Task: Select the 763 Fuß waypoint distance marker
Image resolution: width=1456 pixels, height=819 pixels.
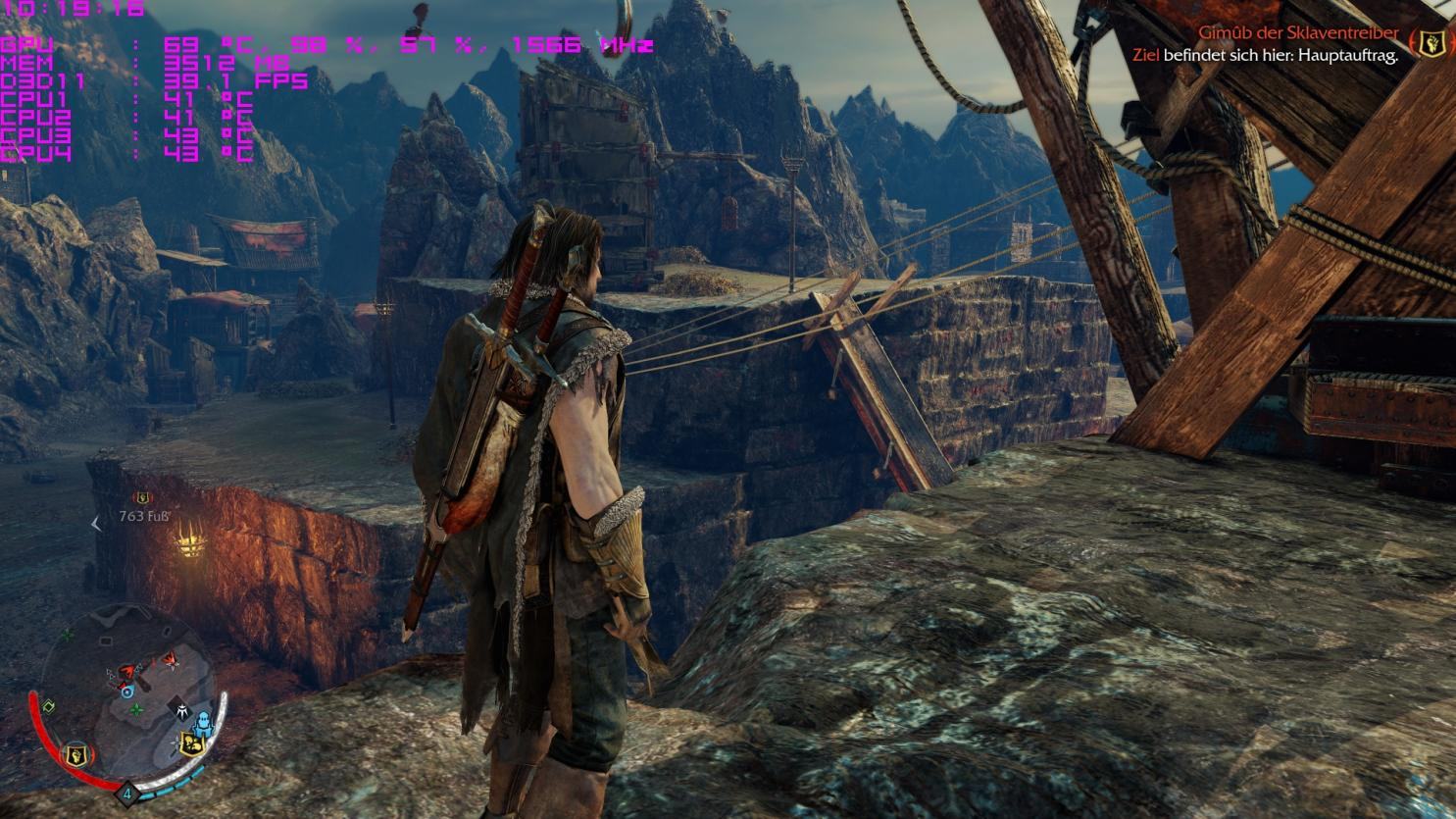Action: pos(144,515)
